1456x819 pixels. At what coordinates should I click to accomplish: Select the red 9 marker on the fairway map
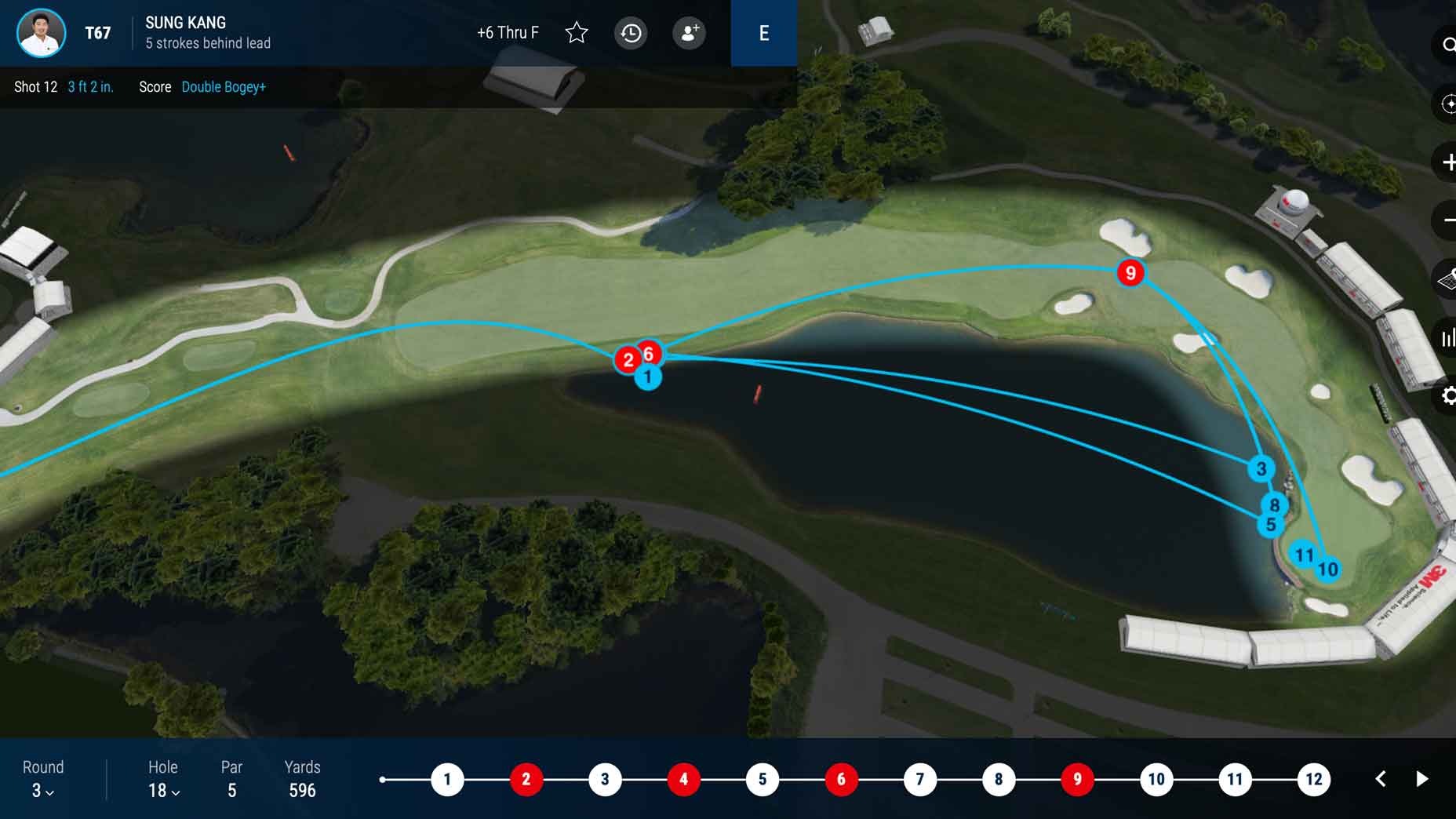coord(1130,273)
